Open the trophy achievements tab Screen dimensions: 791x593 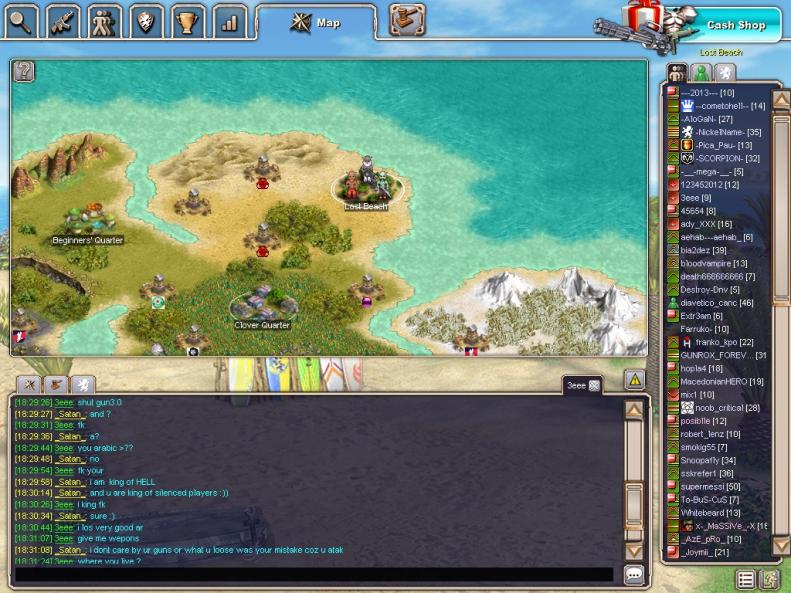[187, 20]
